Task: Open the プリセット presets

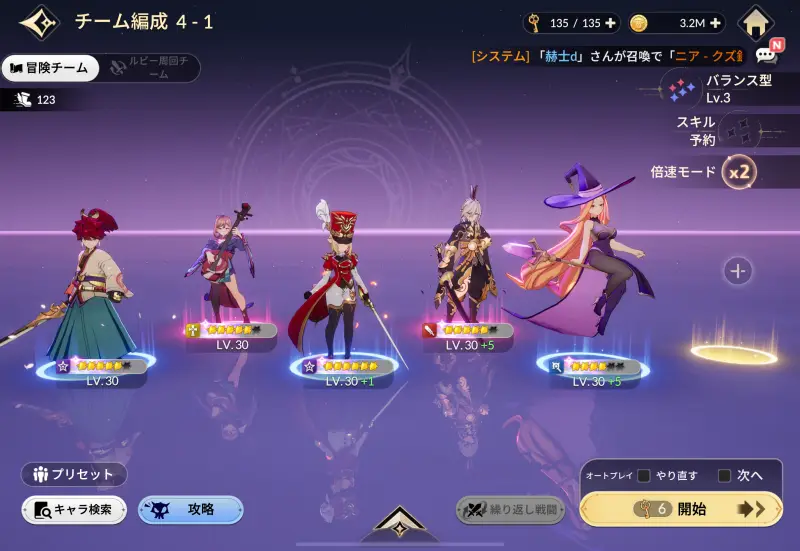Action: coord(74,474)
